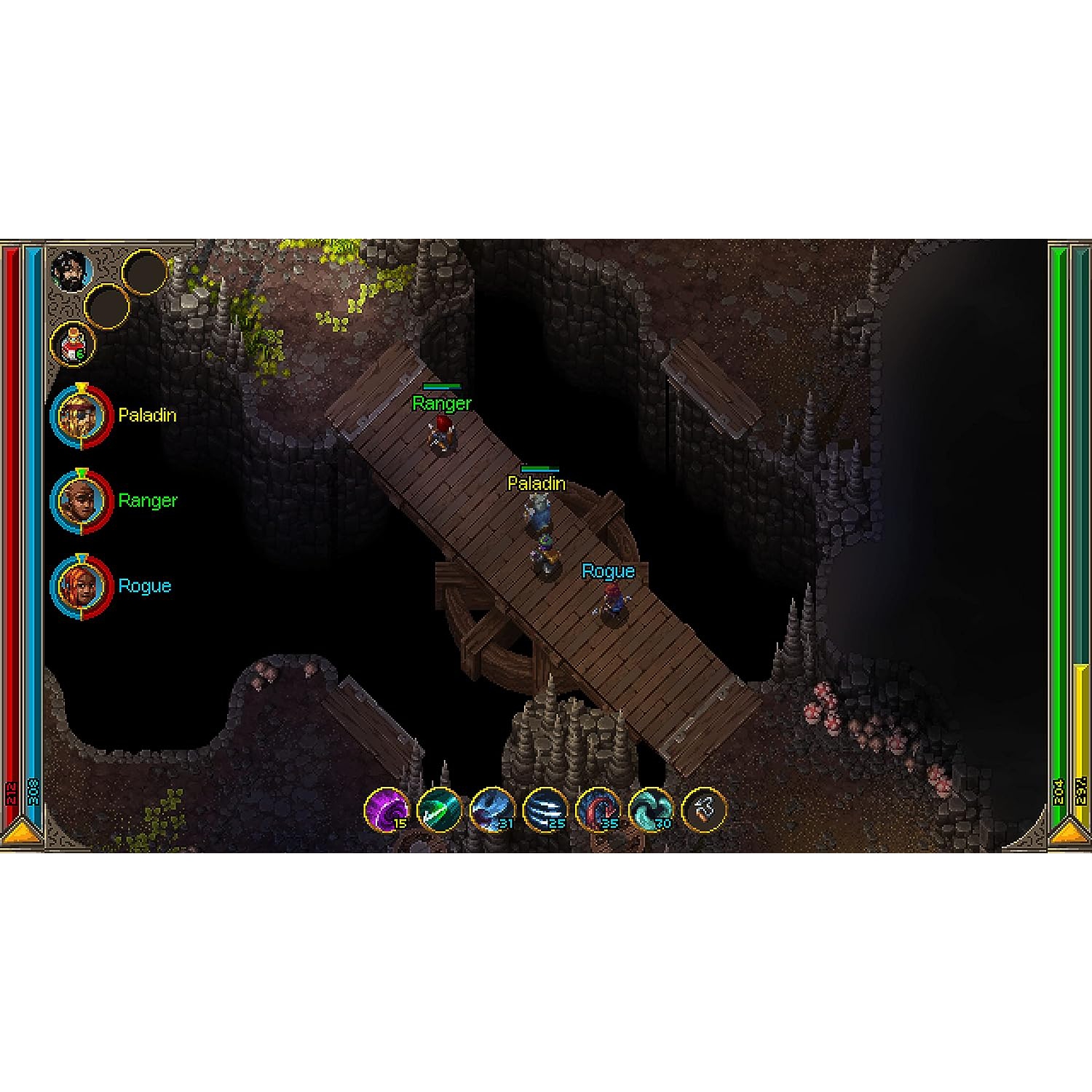Use the healing potion flask with 6 charges
This screenshot has height=1092, width=1092.
pyautogui.click(x=73, y=342)
